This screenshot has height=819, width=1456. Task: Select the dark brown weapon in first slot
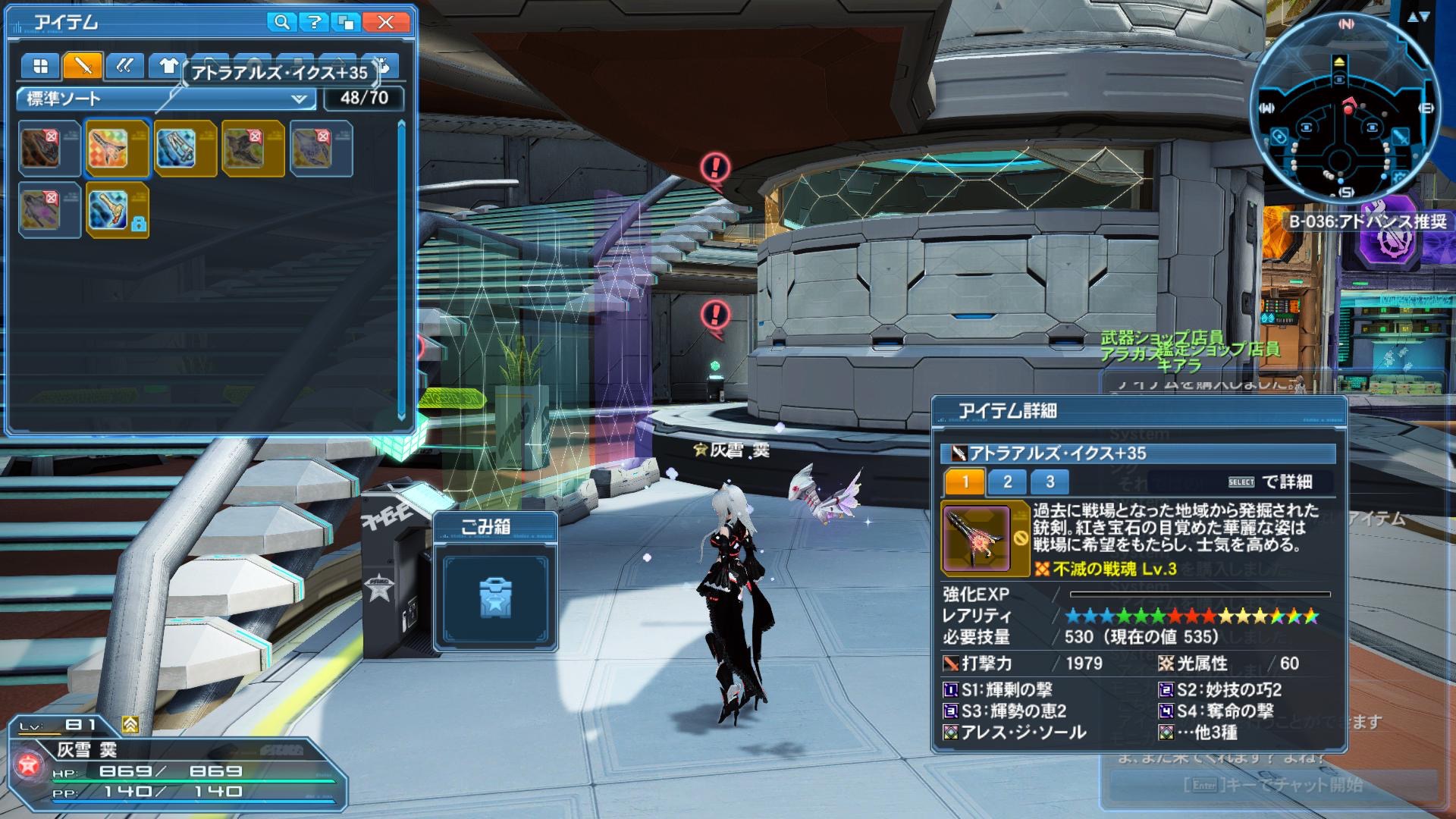(x=49, y=148)
